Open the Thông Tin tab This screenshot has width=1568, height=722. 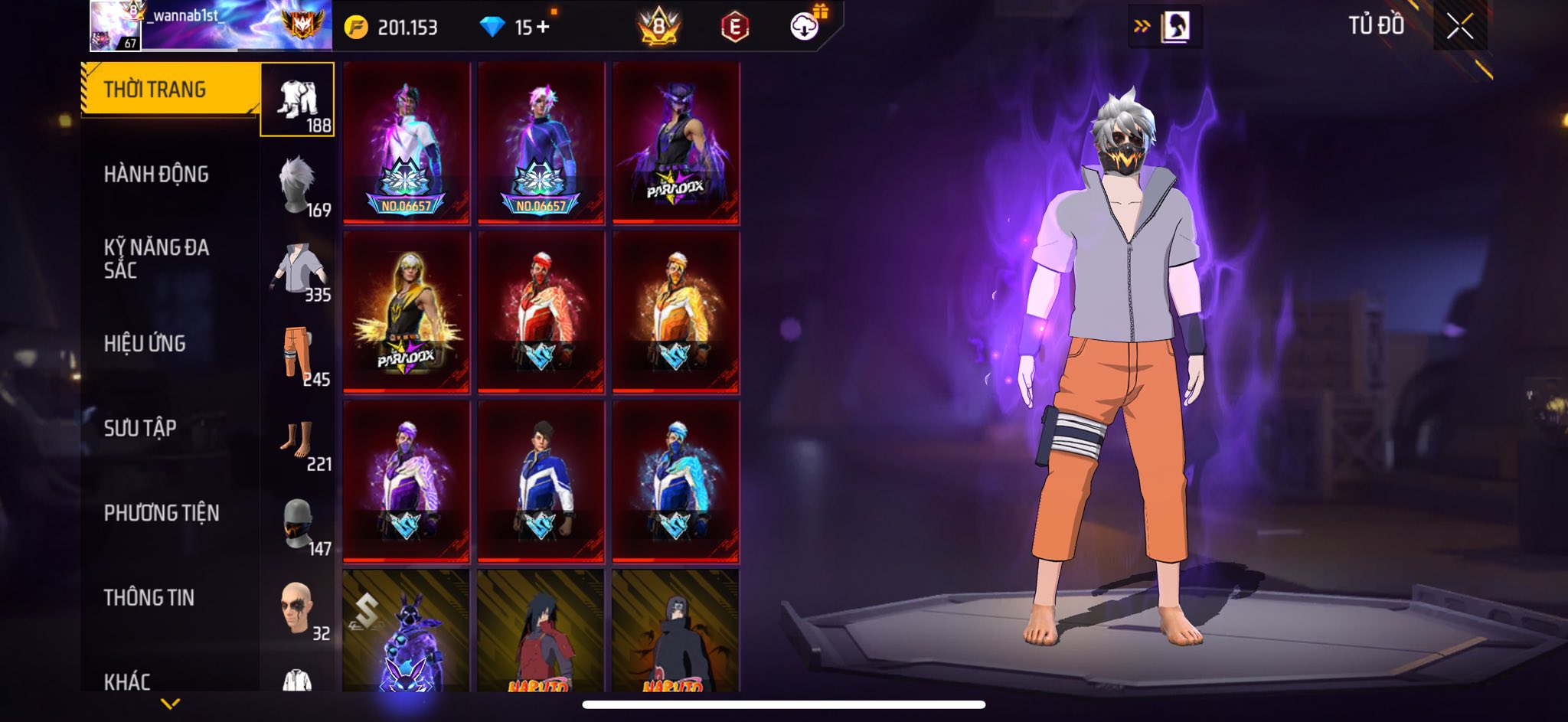click(149, 597)
